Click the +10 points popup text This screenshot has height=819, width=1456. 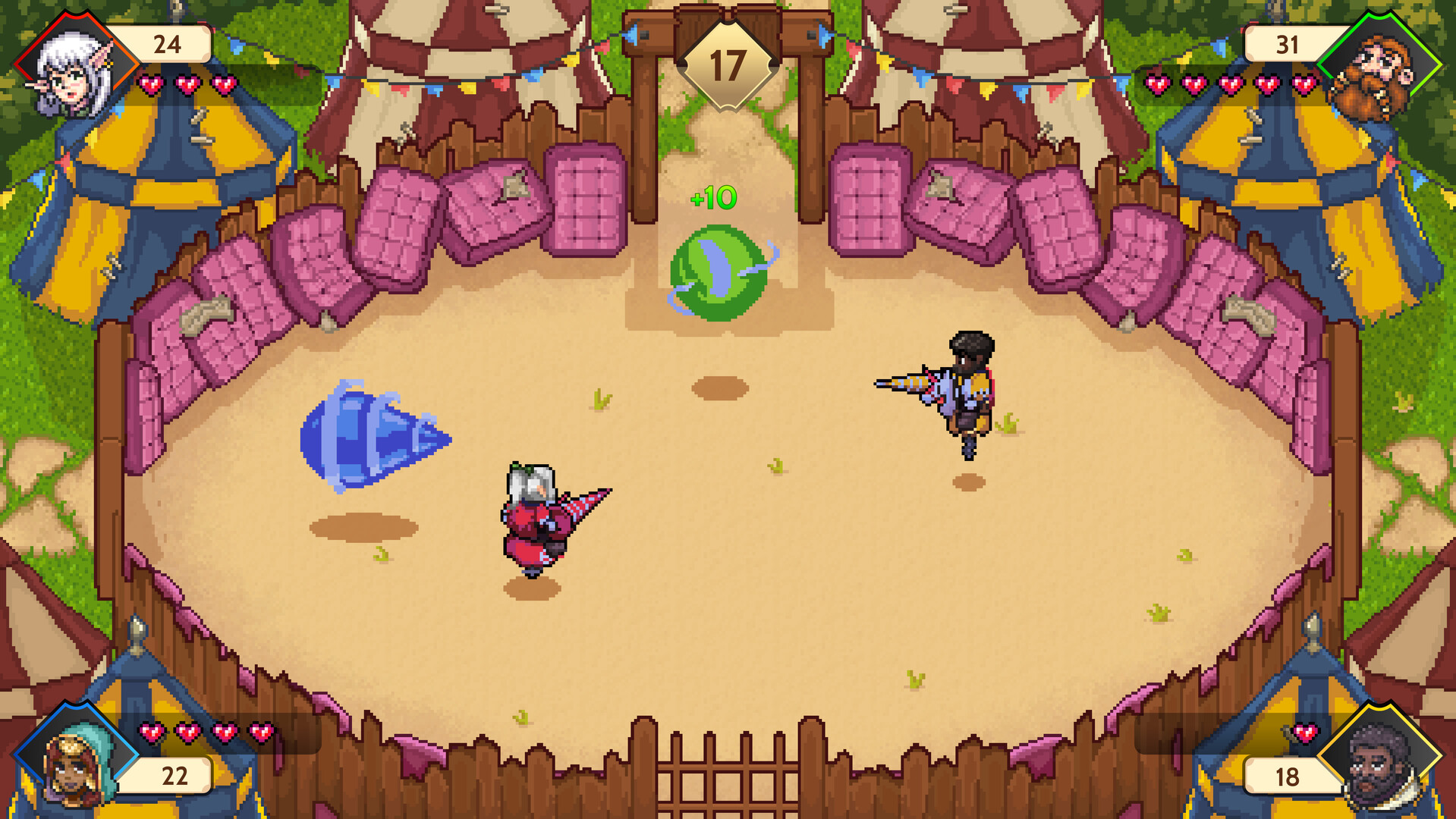tap(712, 197)
